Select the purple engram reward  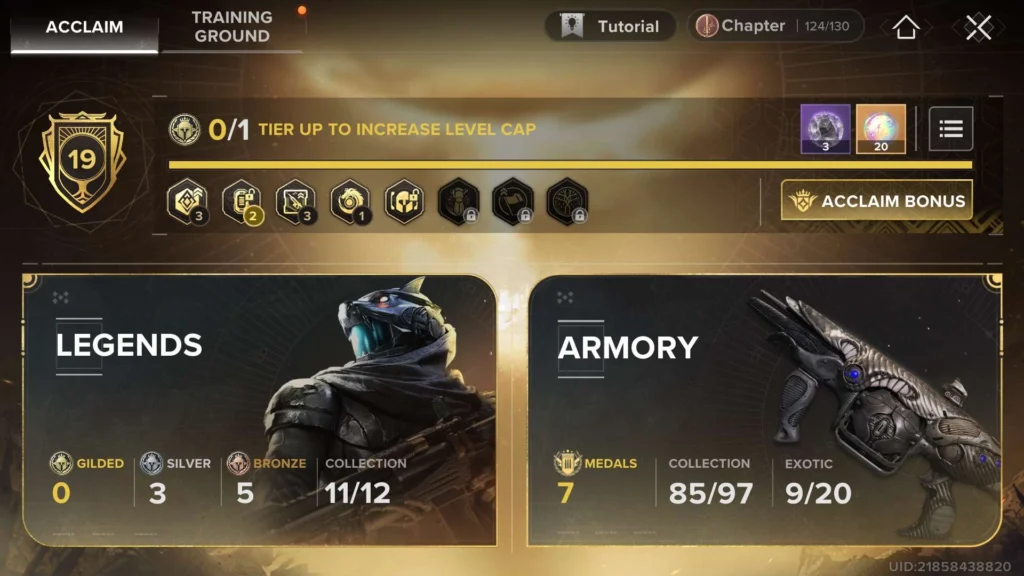point(825,129)
